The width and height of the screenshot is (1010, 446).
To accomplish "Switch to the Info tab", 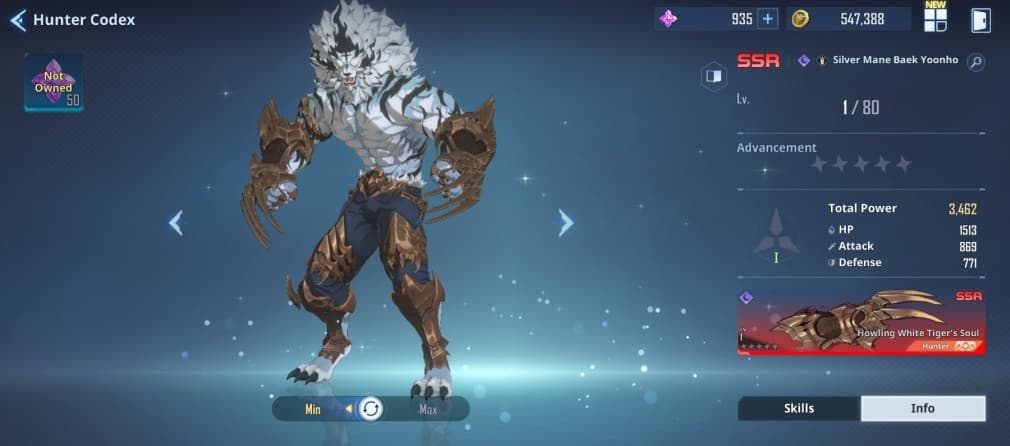I will click(x=922, y=408).
